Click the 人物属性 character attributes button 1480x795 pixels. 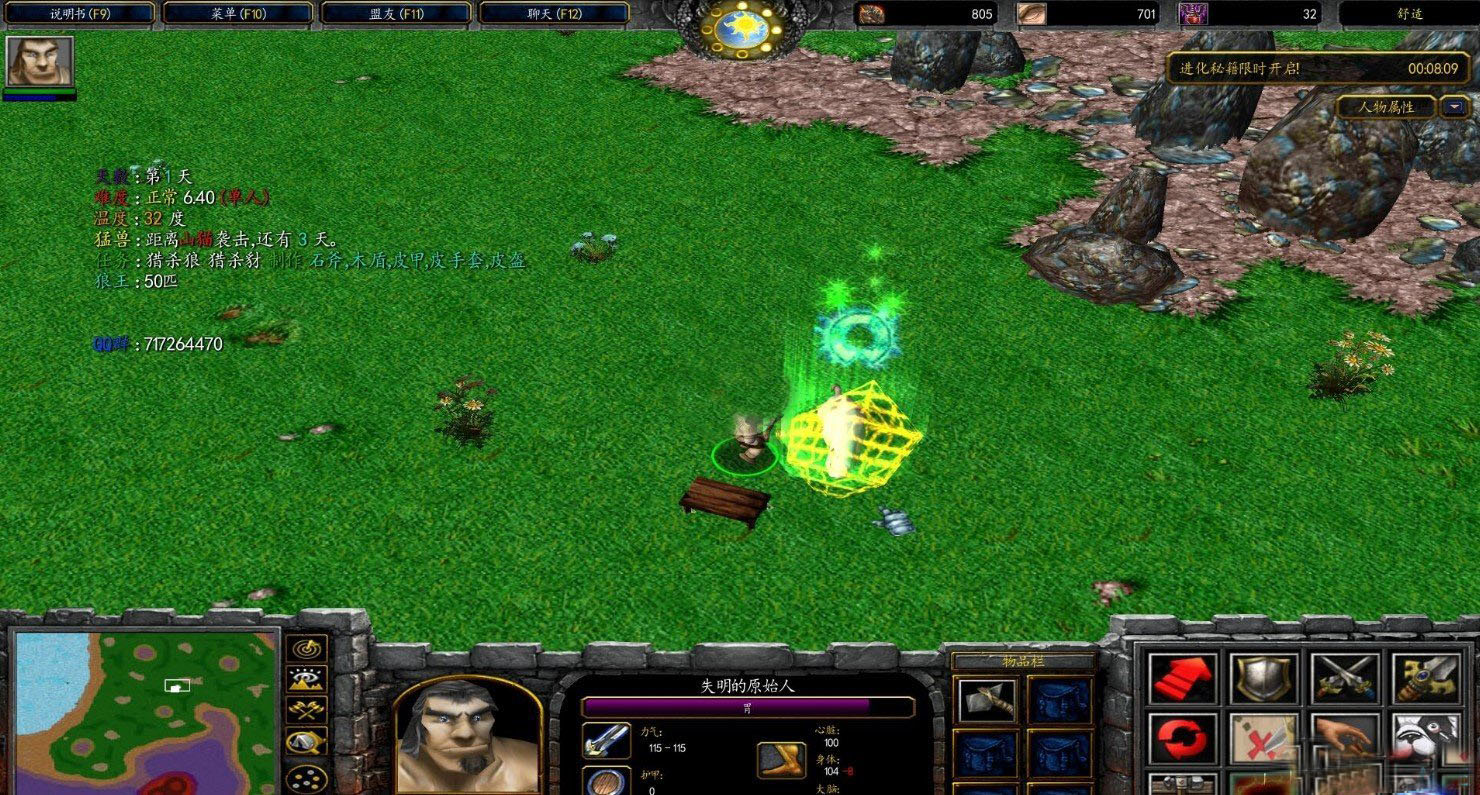point(1386,106)
